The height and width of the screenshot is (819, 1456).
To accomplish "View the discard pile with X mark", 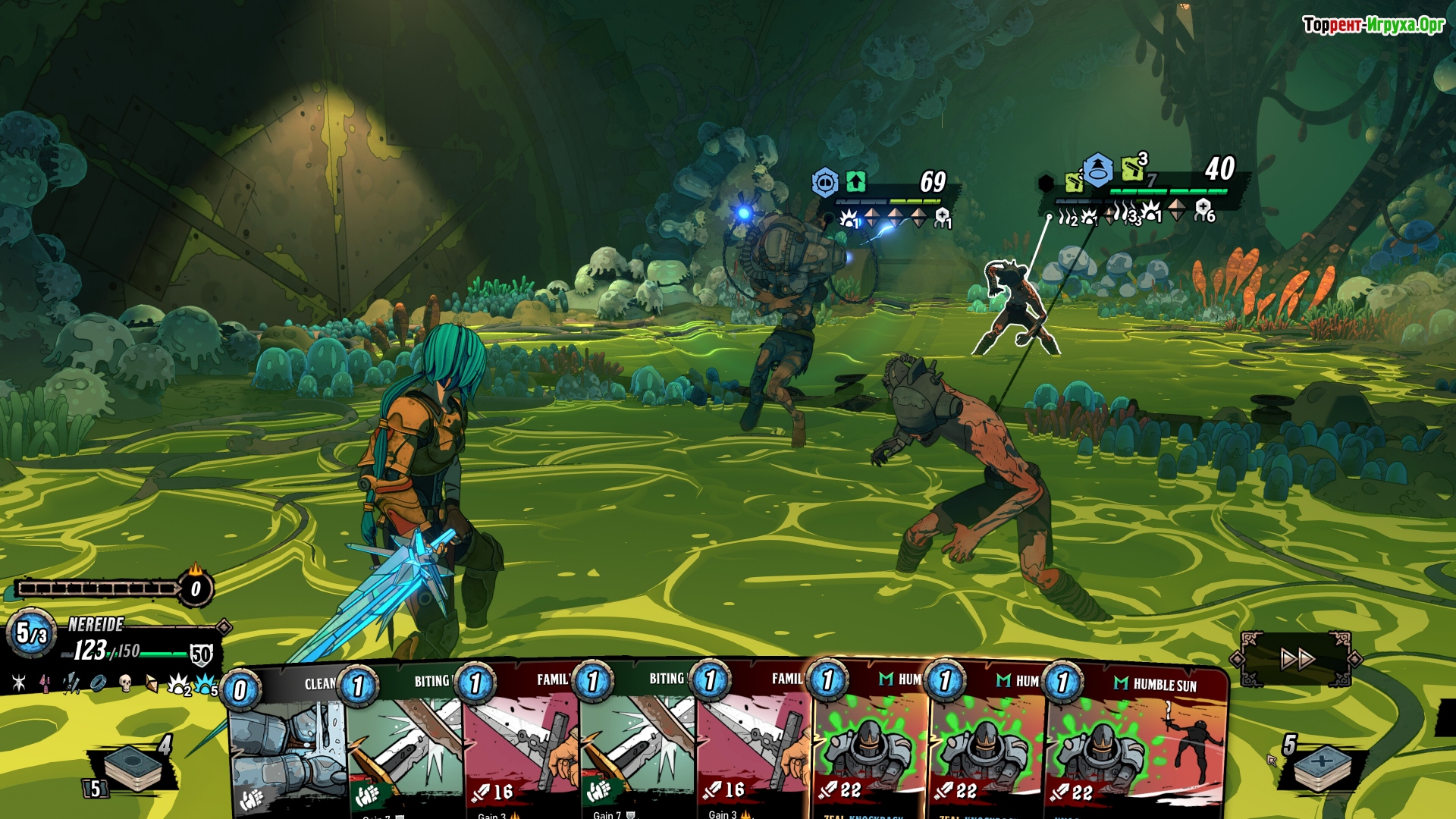I will click(x=1322, y=766).
